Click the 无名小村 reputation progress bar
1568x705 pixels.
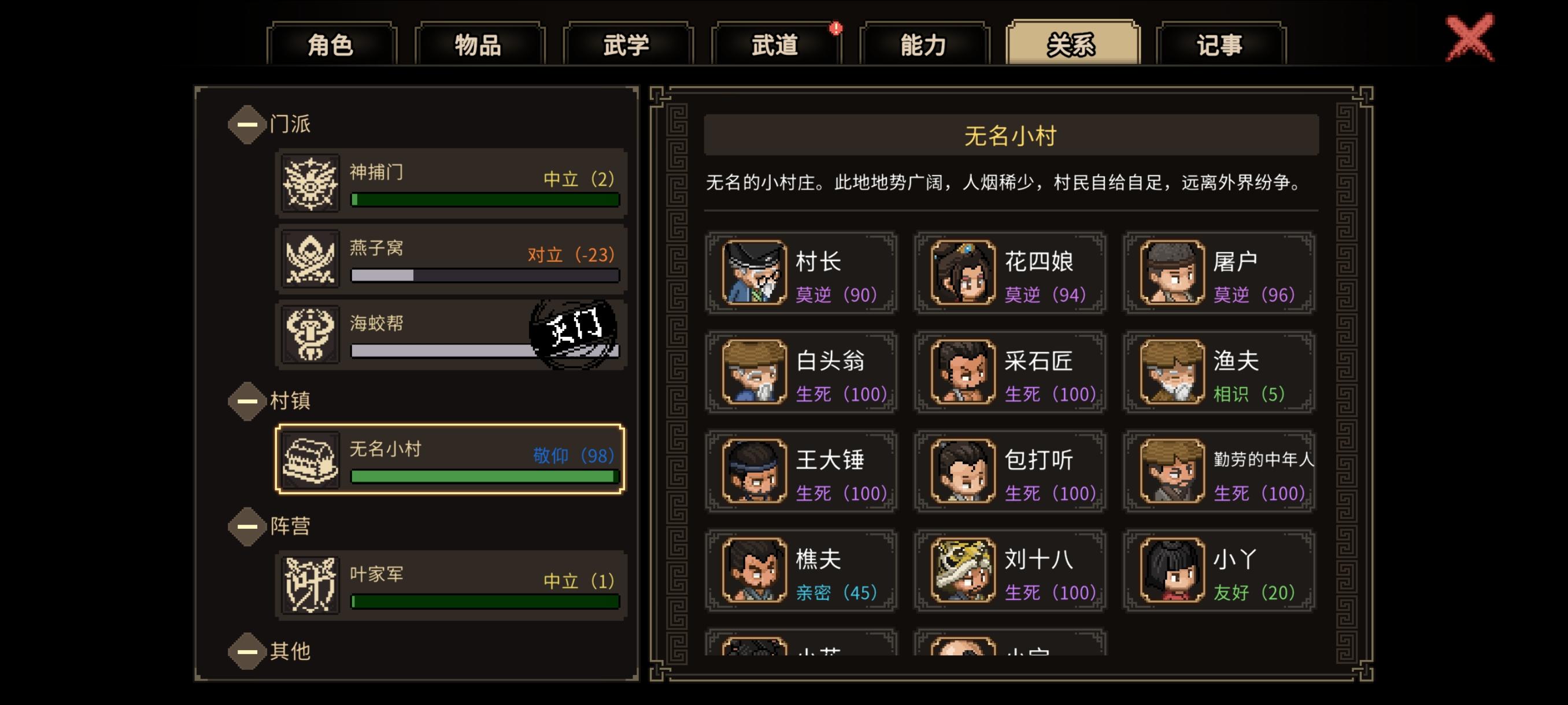click(484, 477)
